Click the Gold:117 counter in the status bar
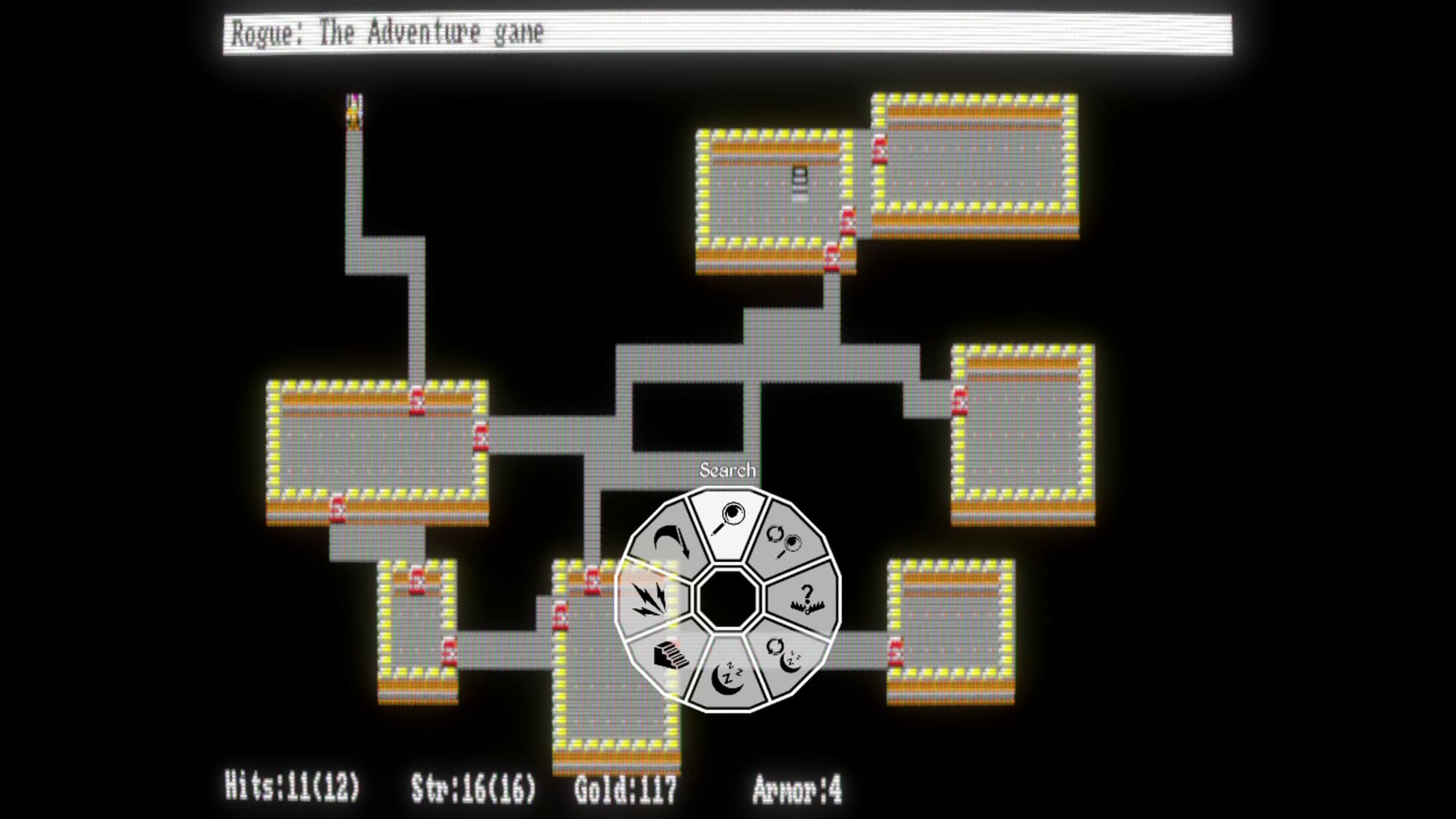The height and width of the screenshot is (819, 1456). click(626, 788)
